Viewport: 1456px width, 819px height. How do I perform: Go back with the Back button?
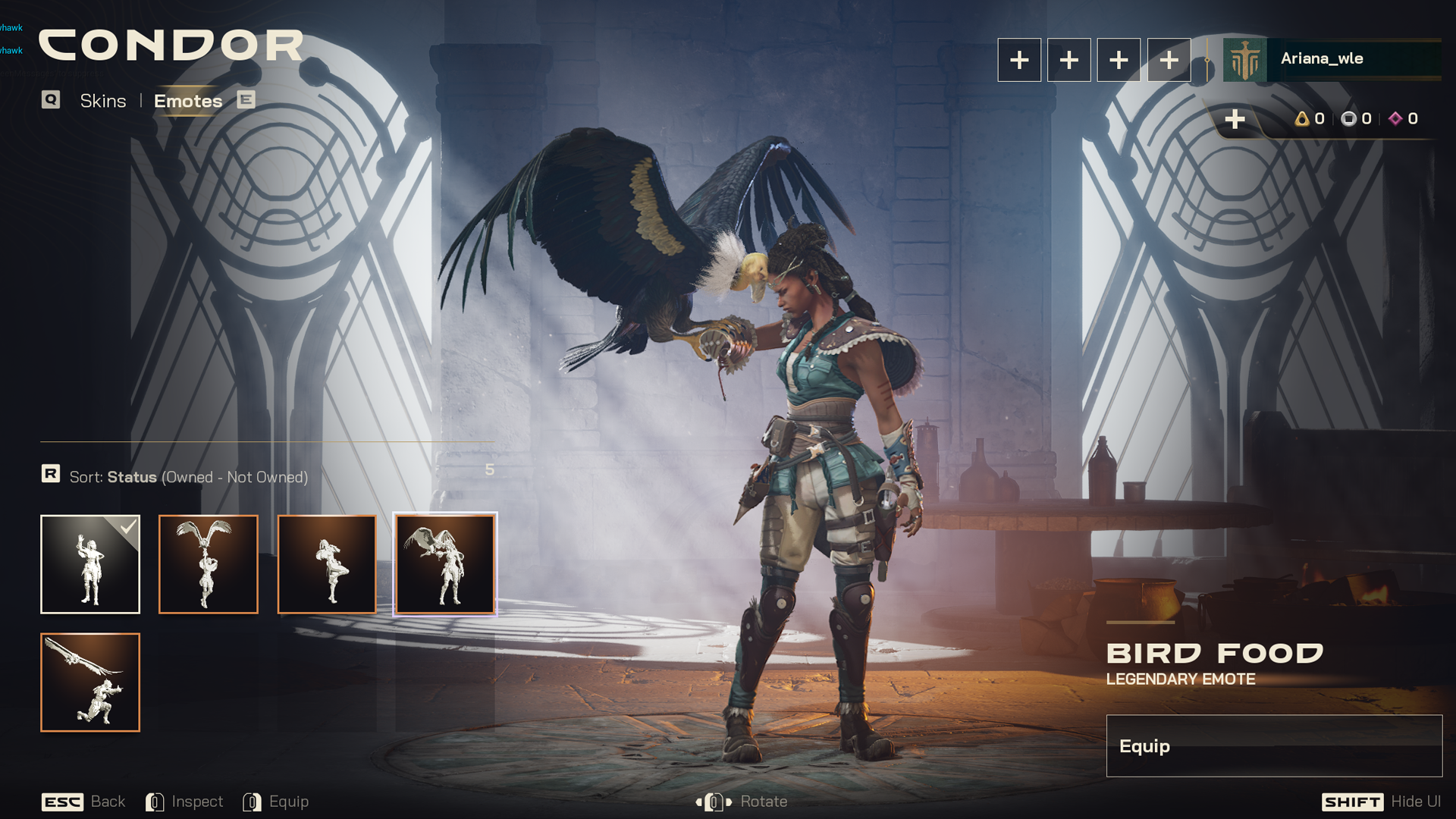(83, 802)
